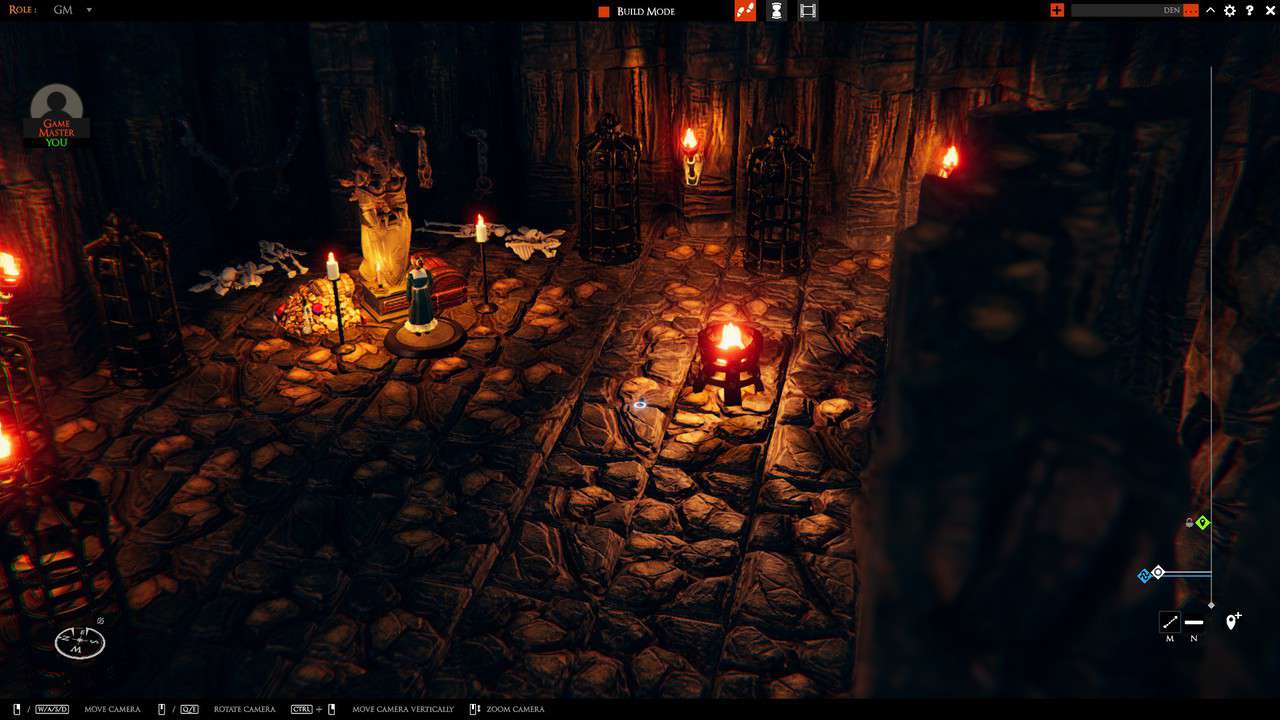
Task: Focus the DEN board name field
Action: (1125, 10)
